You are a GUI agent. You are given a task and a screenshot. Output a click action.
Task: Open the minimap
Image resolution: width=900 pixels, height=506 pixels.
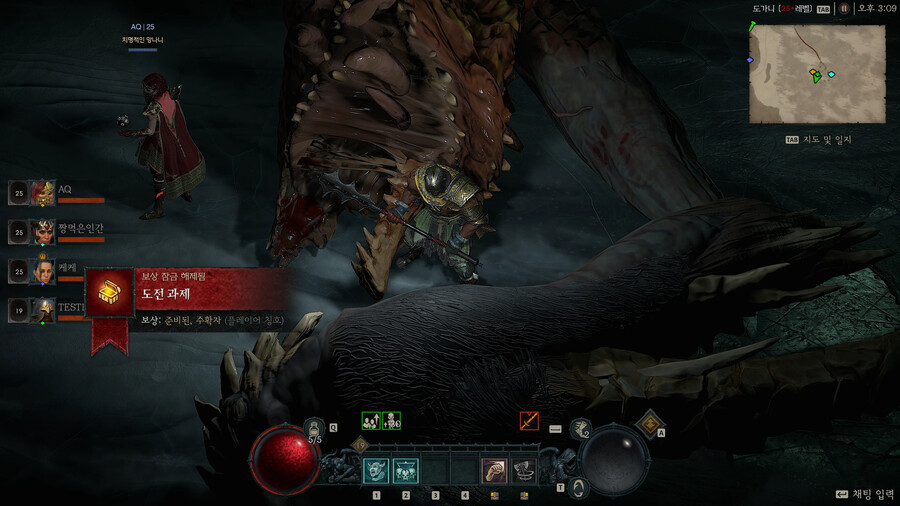pyautogui.click(x=817, y=74)
